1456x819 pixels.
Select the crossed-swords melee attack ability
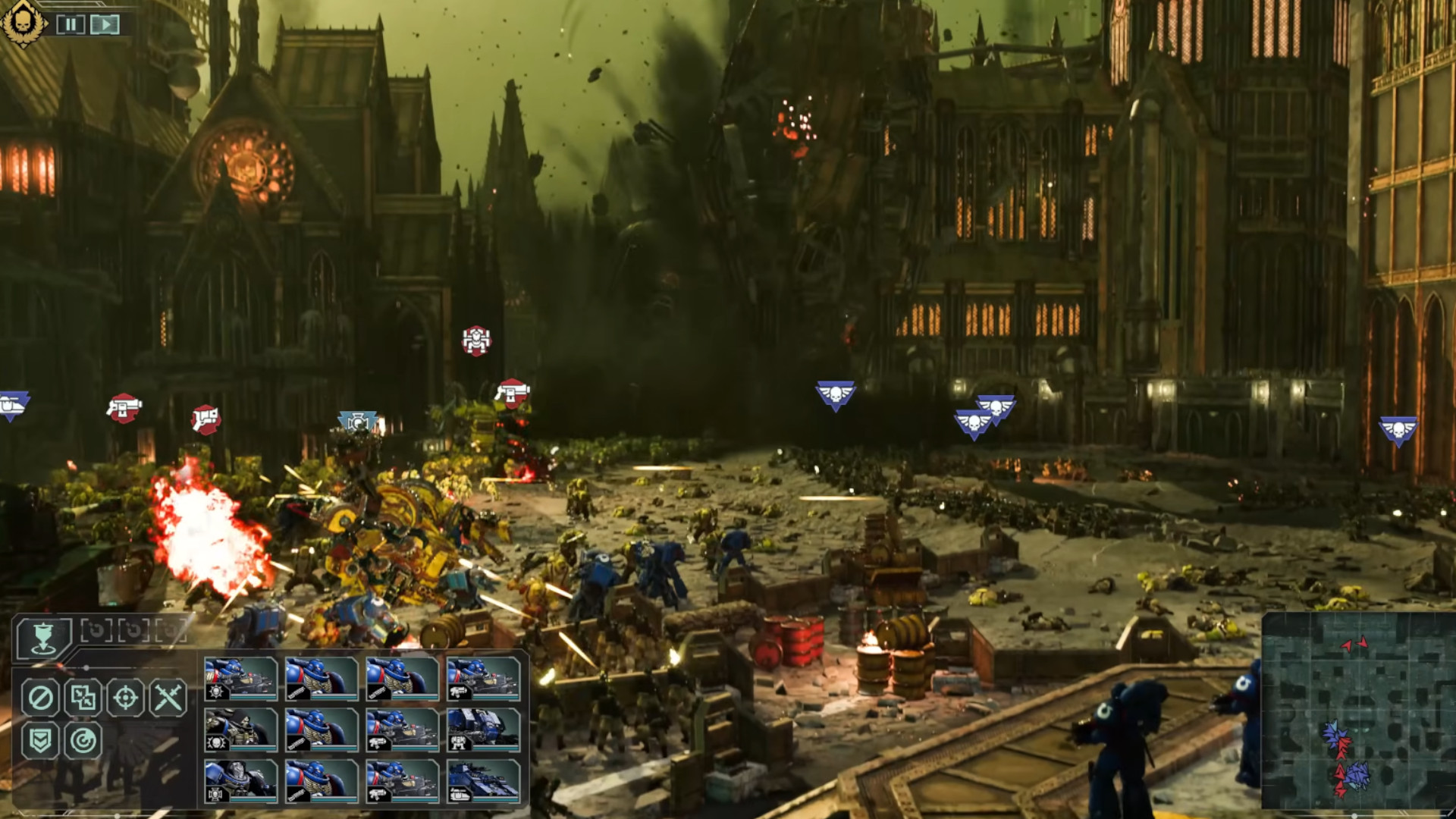(167, 698)
